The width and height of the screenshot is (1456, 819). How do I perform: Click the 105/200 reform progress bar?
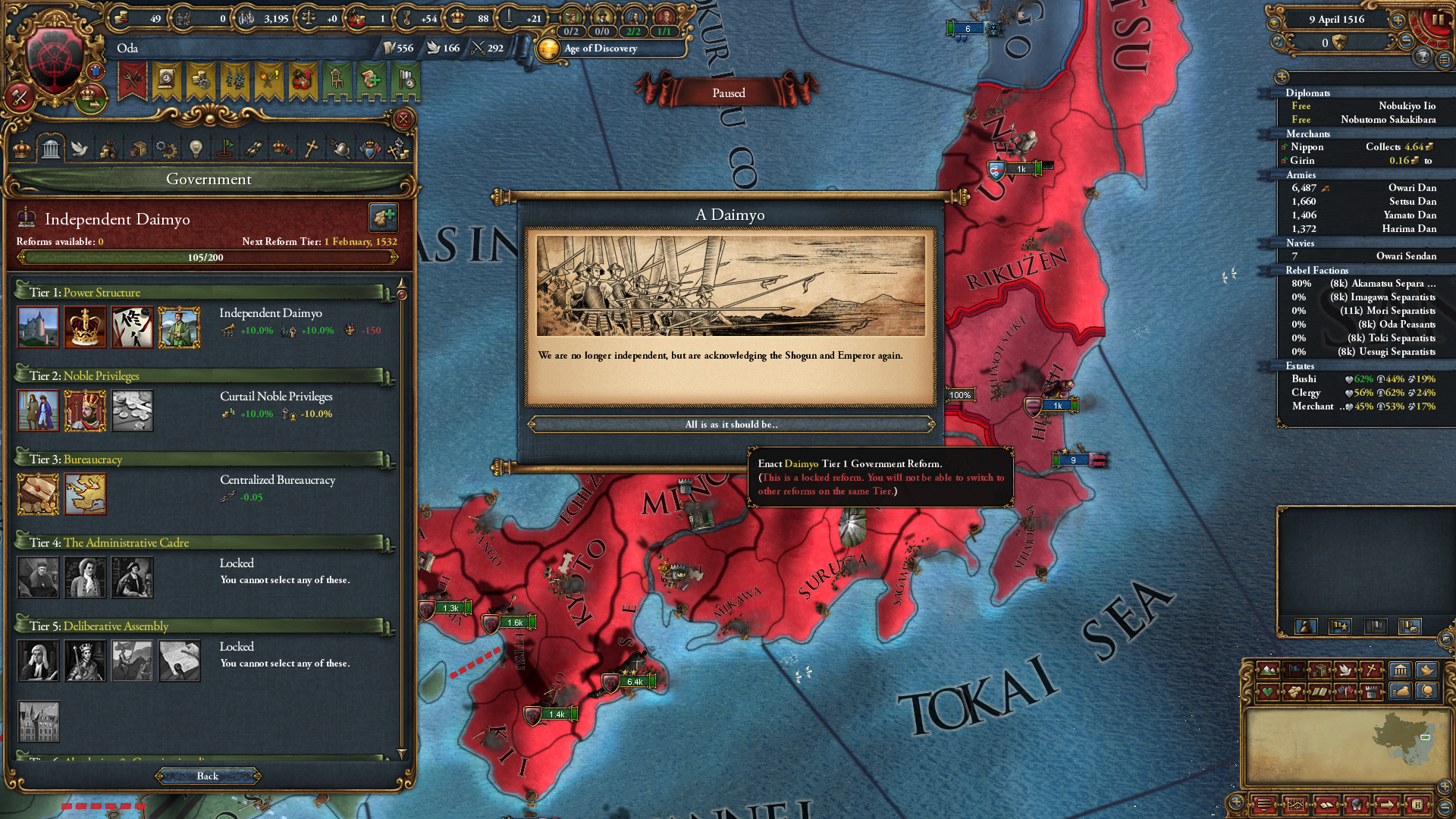tap(209, 256)
